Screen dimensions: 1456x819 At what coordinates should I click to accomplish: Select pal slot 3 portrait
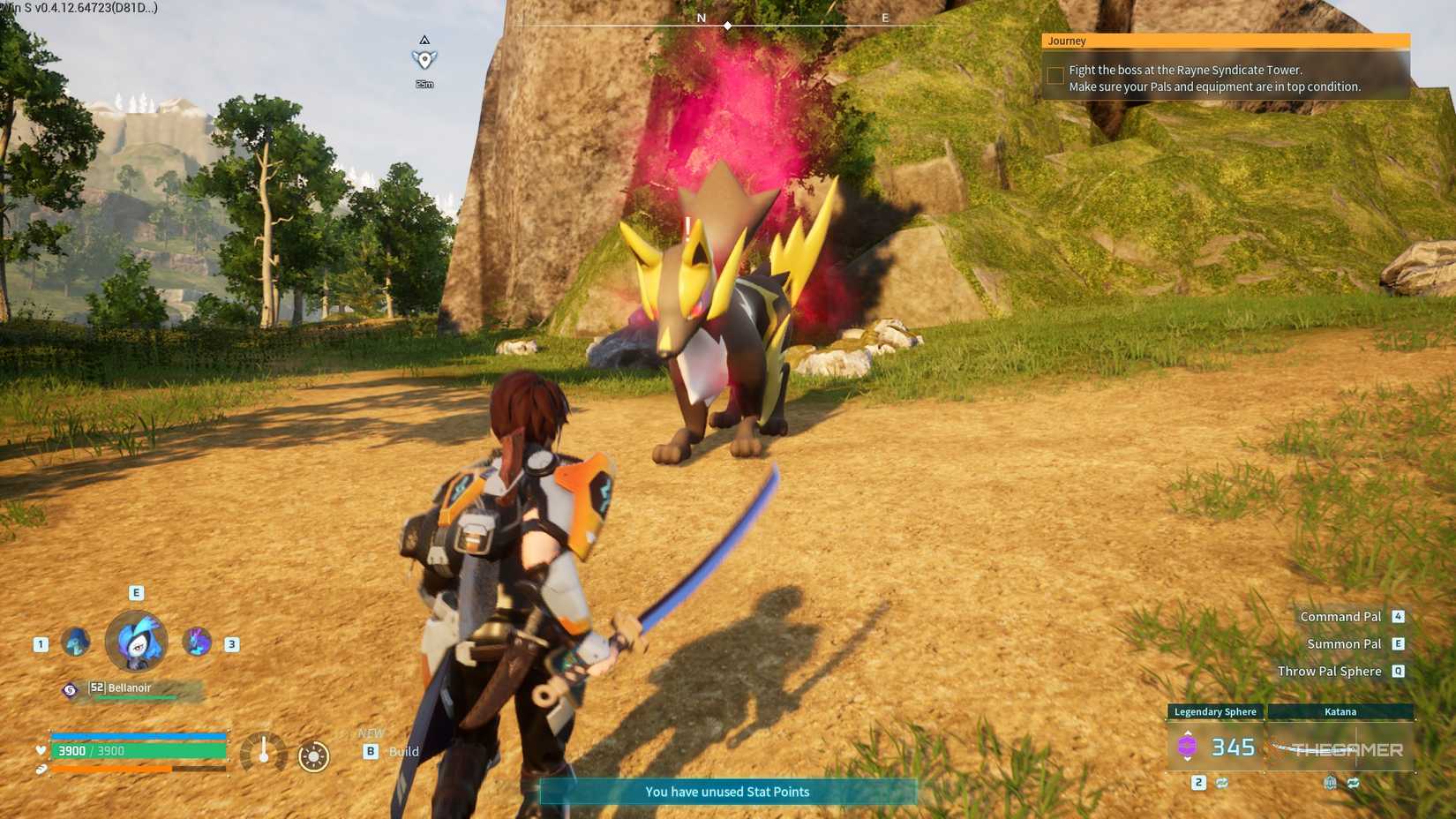(x=196, y=642)
